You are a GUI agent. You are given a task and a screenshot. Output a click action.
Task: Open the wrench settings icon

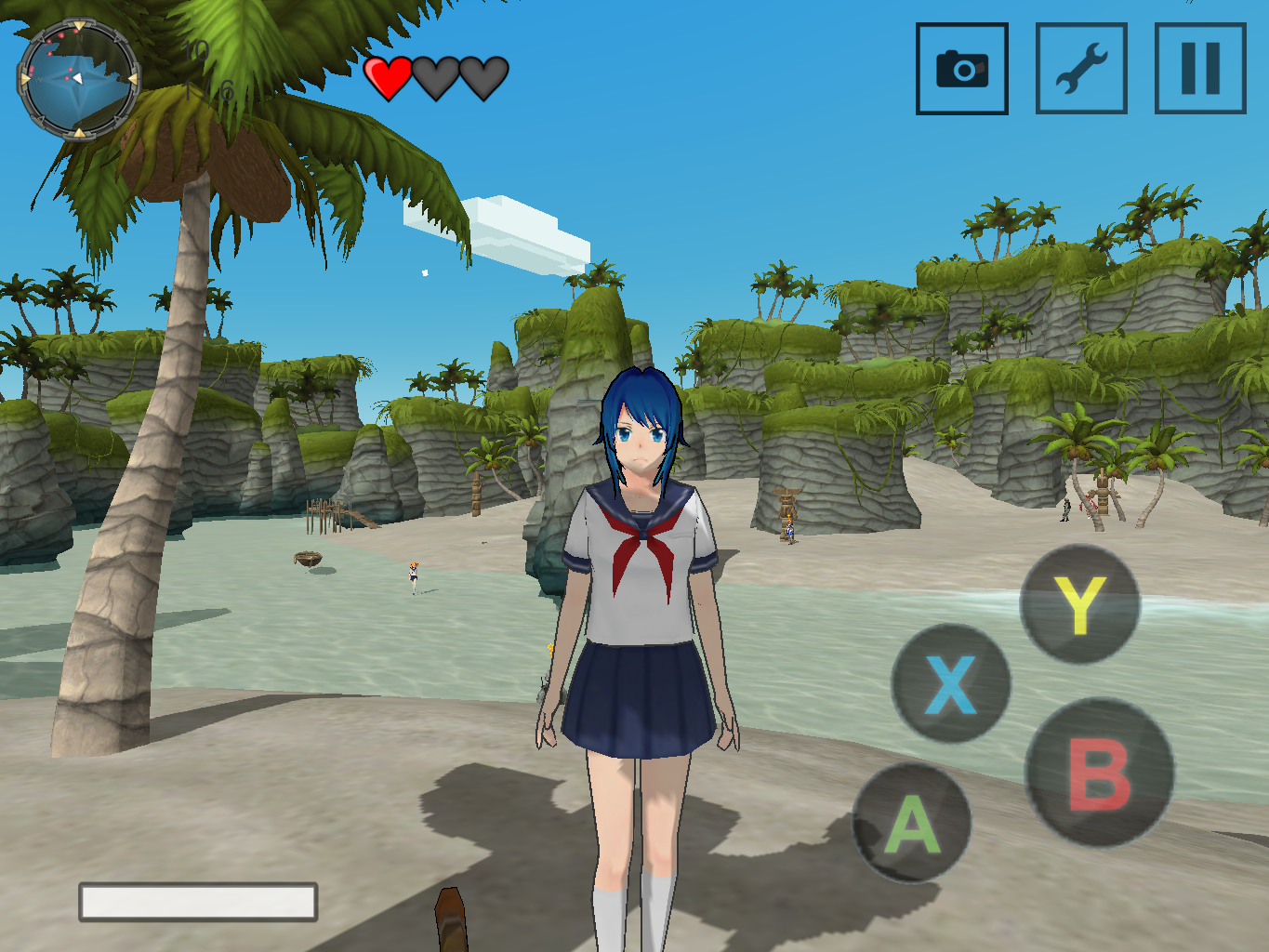(1080, 69)
